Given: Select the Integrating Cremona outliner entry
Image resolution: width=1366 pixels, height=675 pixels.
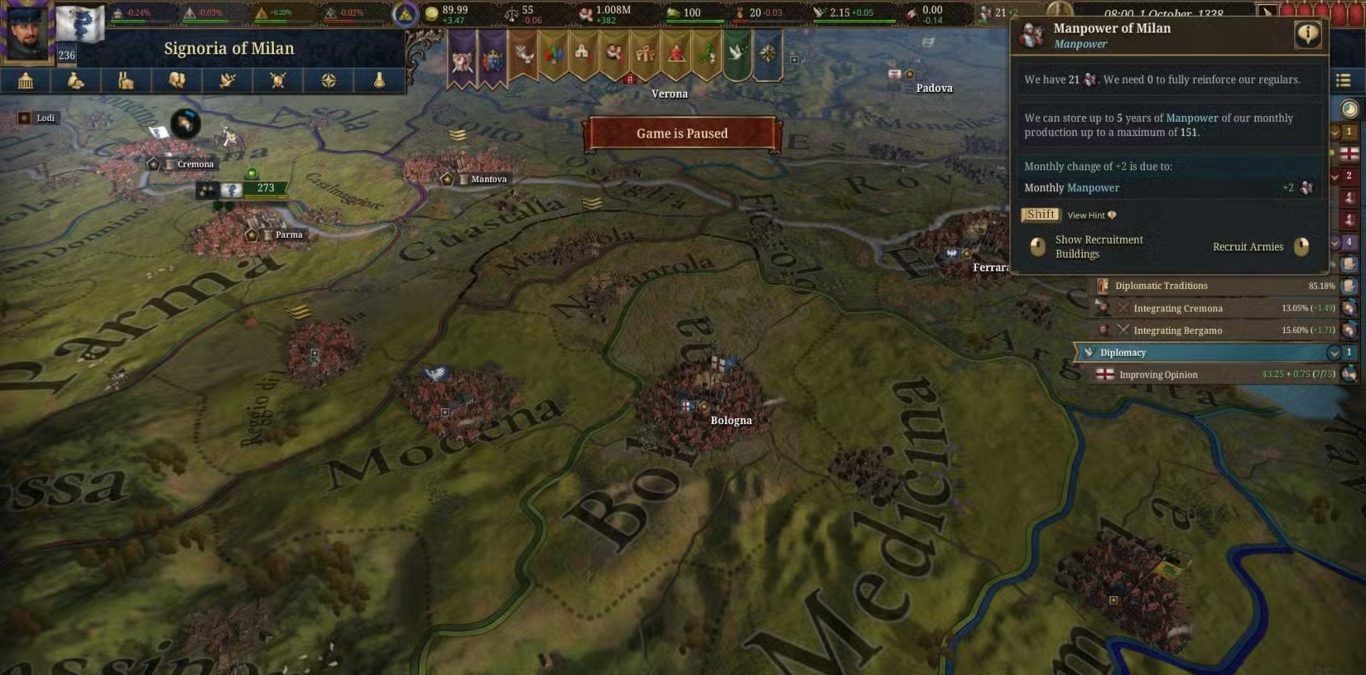Looking at the screenshot, I should [1178, 308].
